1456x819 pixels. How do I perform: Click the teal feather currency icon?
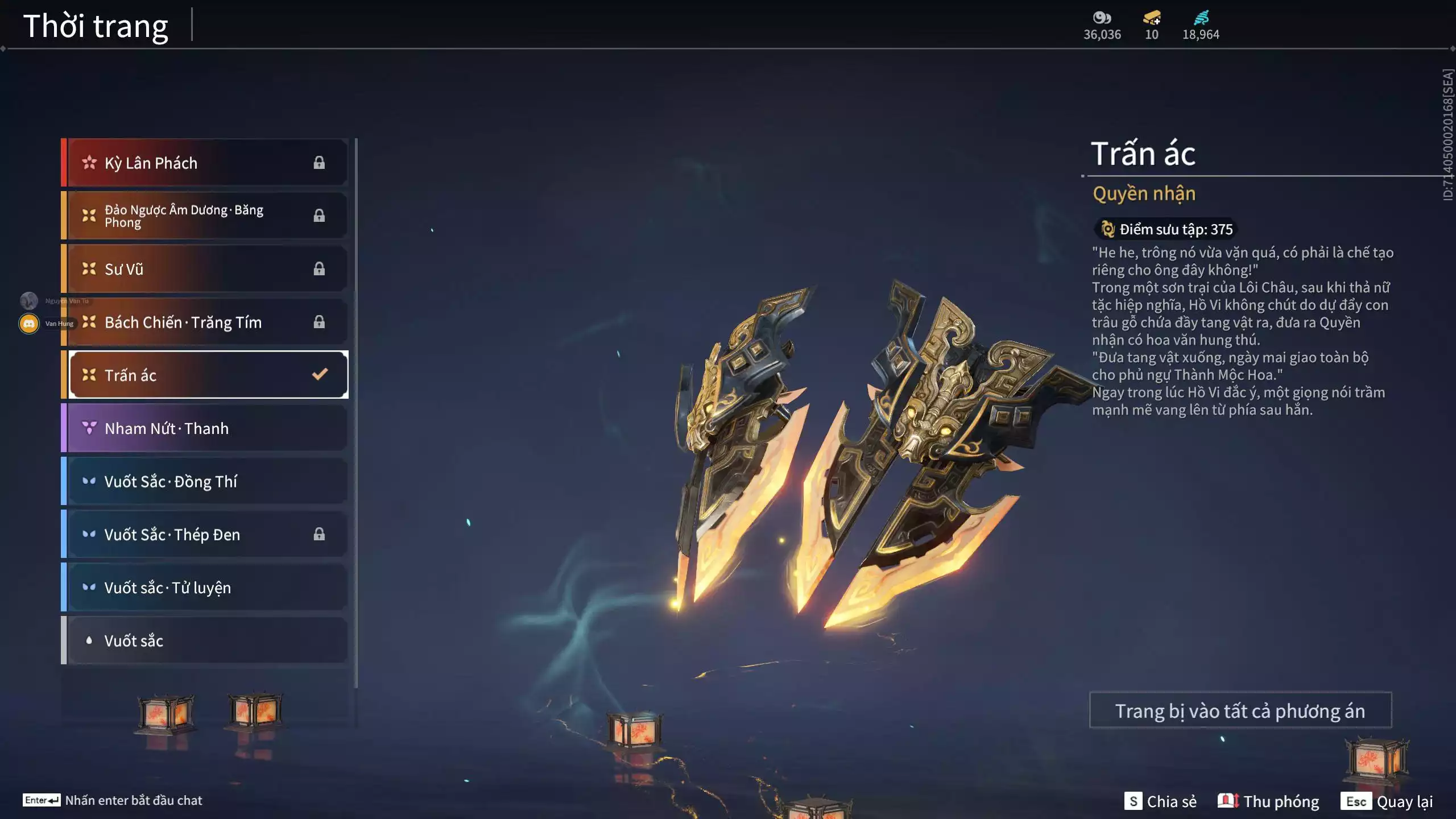point(1201,18)
